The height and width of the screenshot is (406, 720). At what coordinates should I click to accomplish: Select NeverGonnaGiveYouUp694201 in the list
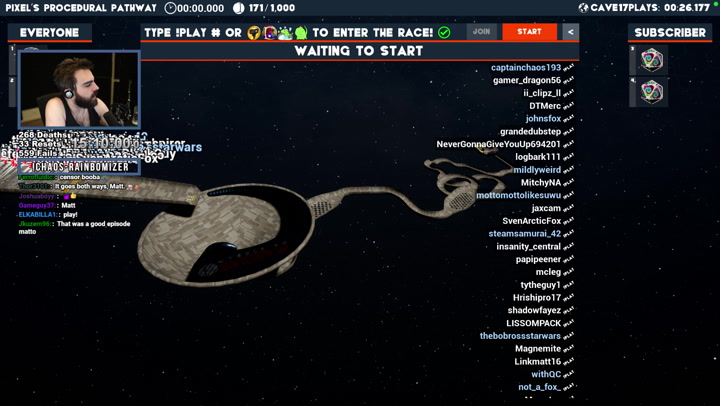[498, 144]
